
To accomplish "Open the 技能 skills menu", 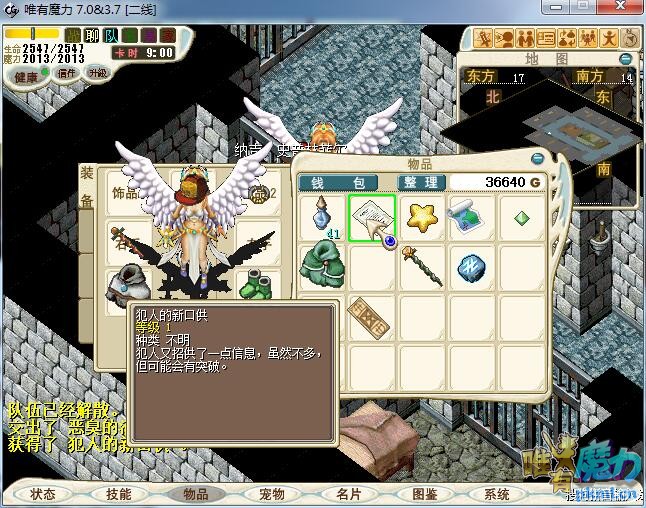I will tap(119, 494).
